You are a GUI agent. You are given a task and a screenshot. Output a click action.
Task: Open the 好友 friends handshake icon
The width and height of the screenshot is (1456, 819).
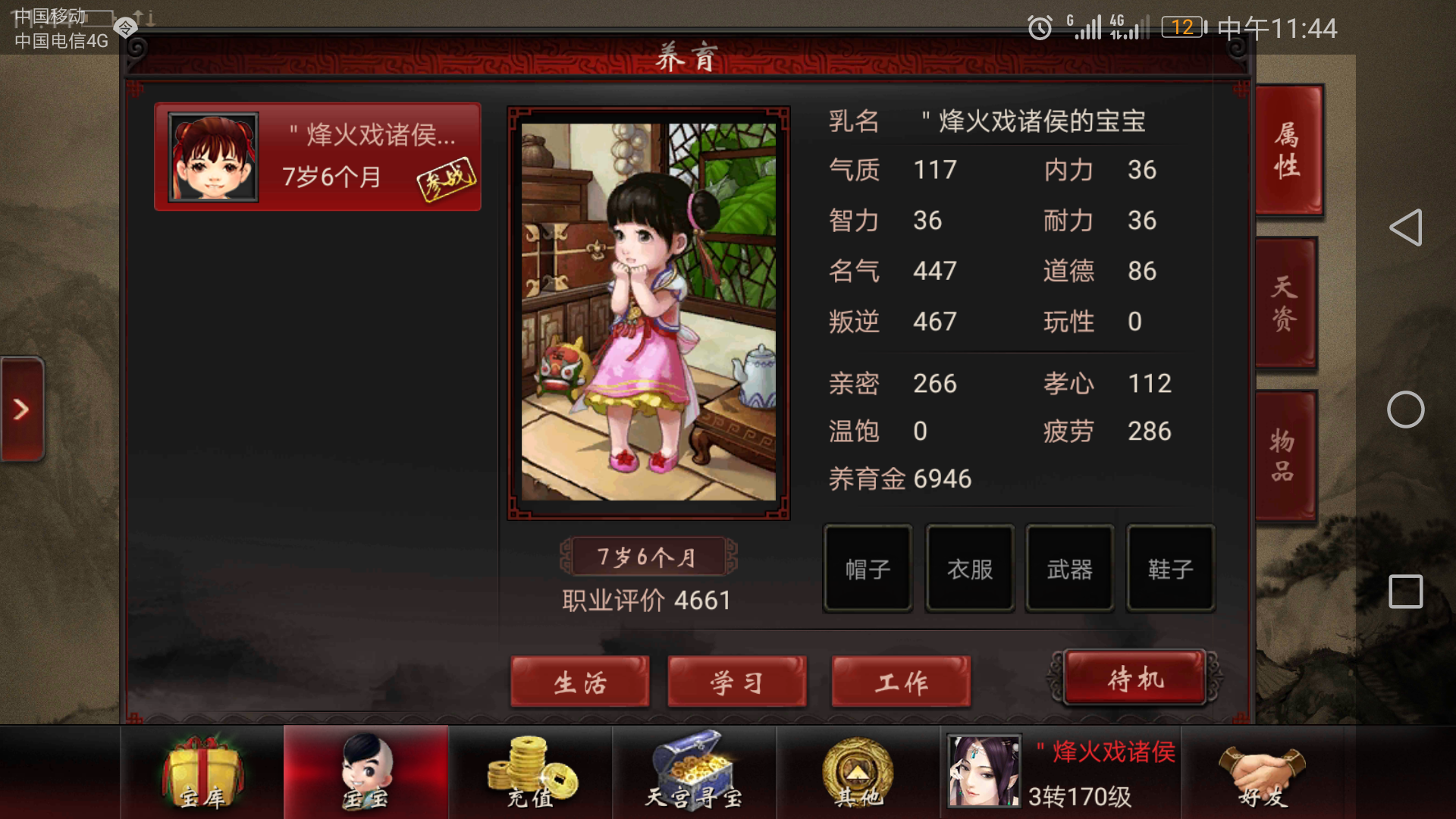pyautogui.click(x=1263, y=772)
